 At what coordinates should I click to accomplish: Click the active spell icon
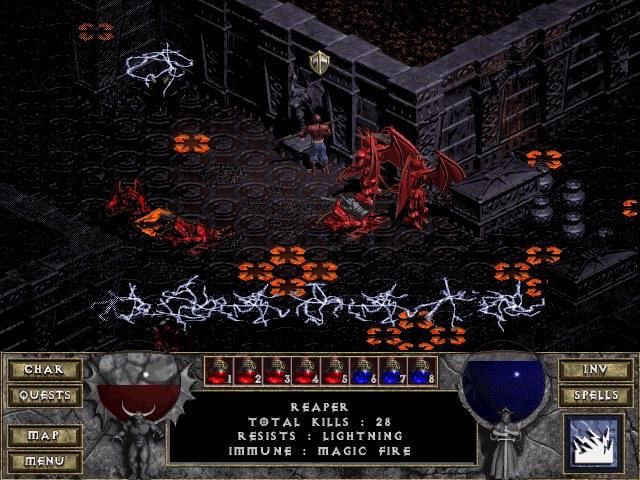(x=594, y=443)
